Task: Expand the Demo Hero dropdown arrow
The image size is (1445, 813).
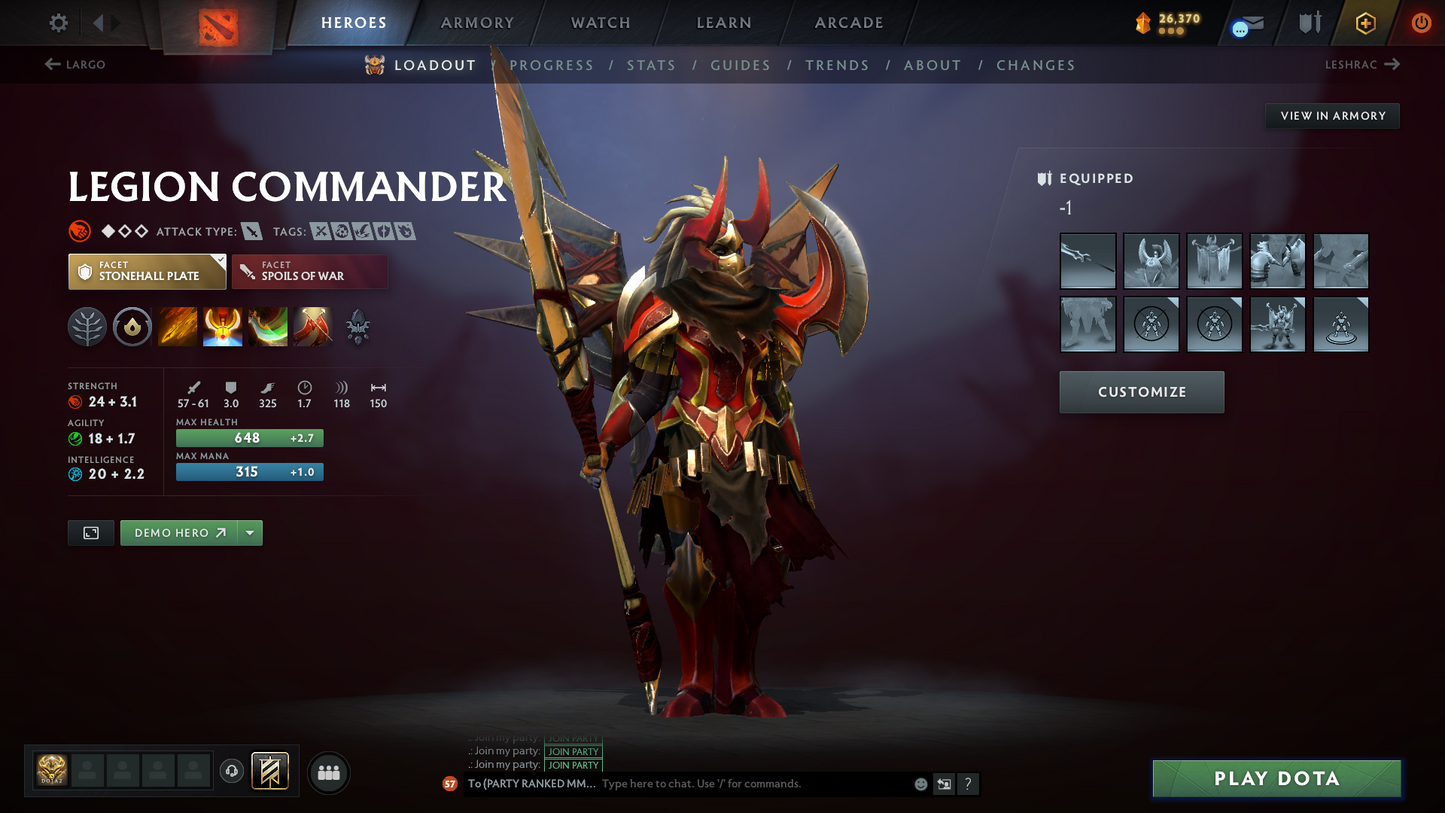Action: (249, 532)
